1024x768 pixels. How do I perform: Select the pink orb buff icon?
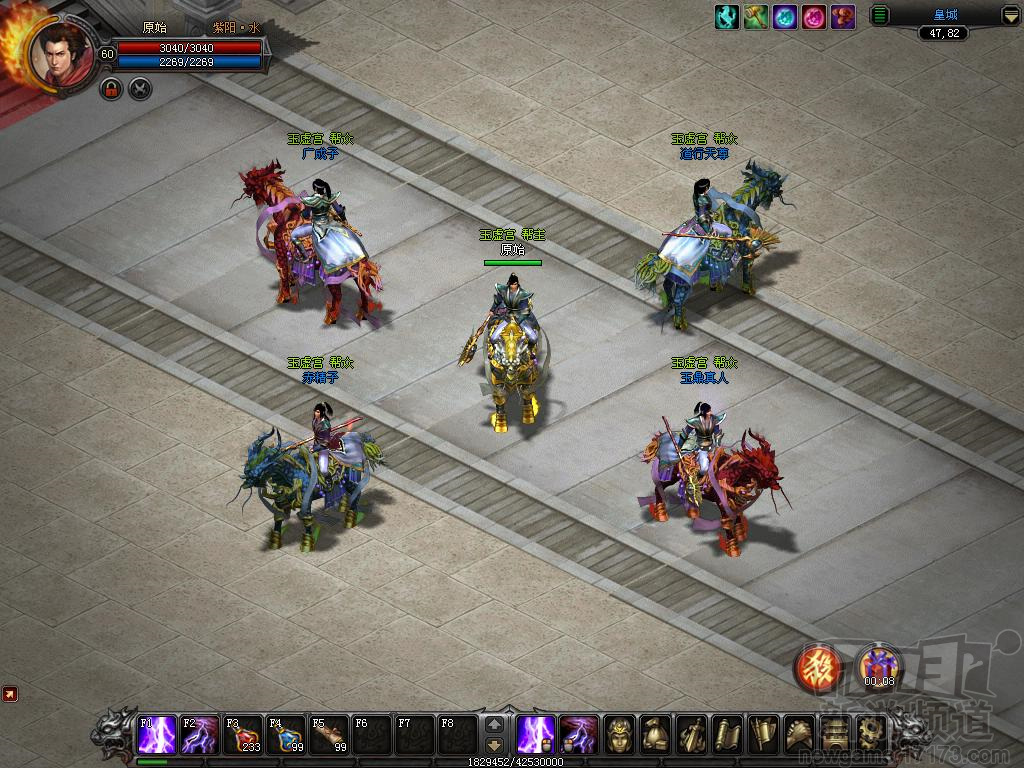[814, 17]
